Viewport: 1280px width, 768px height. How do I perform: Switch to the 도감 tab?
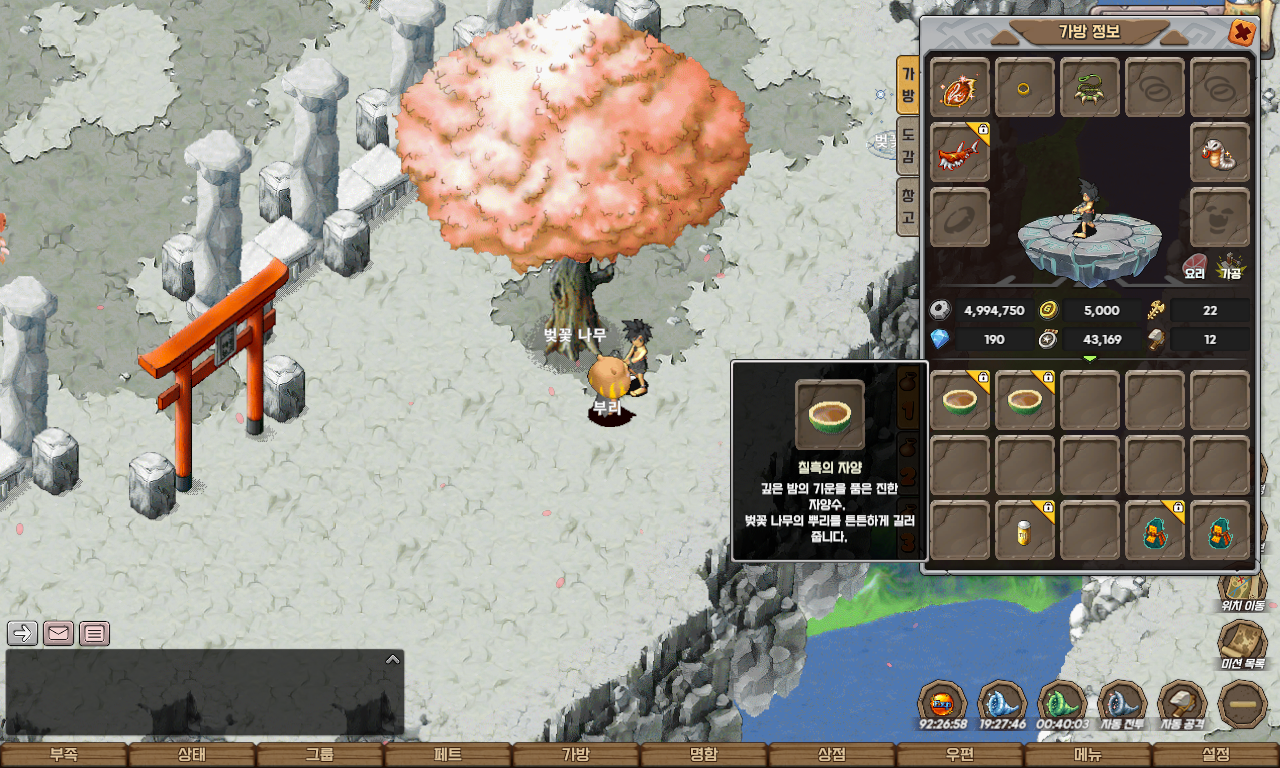tap(907, 145)
